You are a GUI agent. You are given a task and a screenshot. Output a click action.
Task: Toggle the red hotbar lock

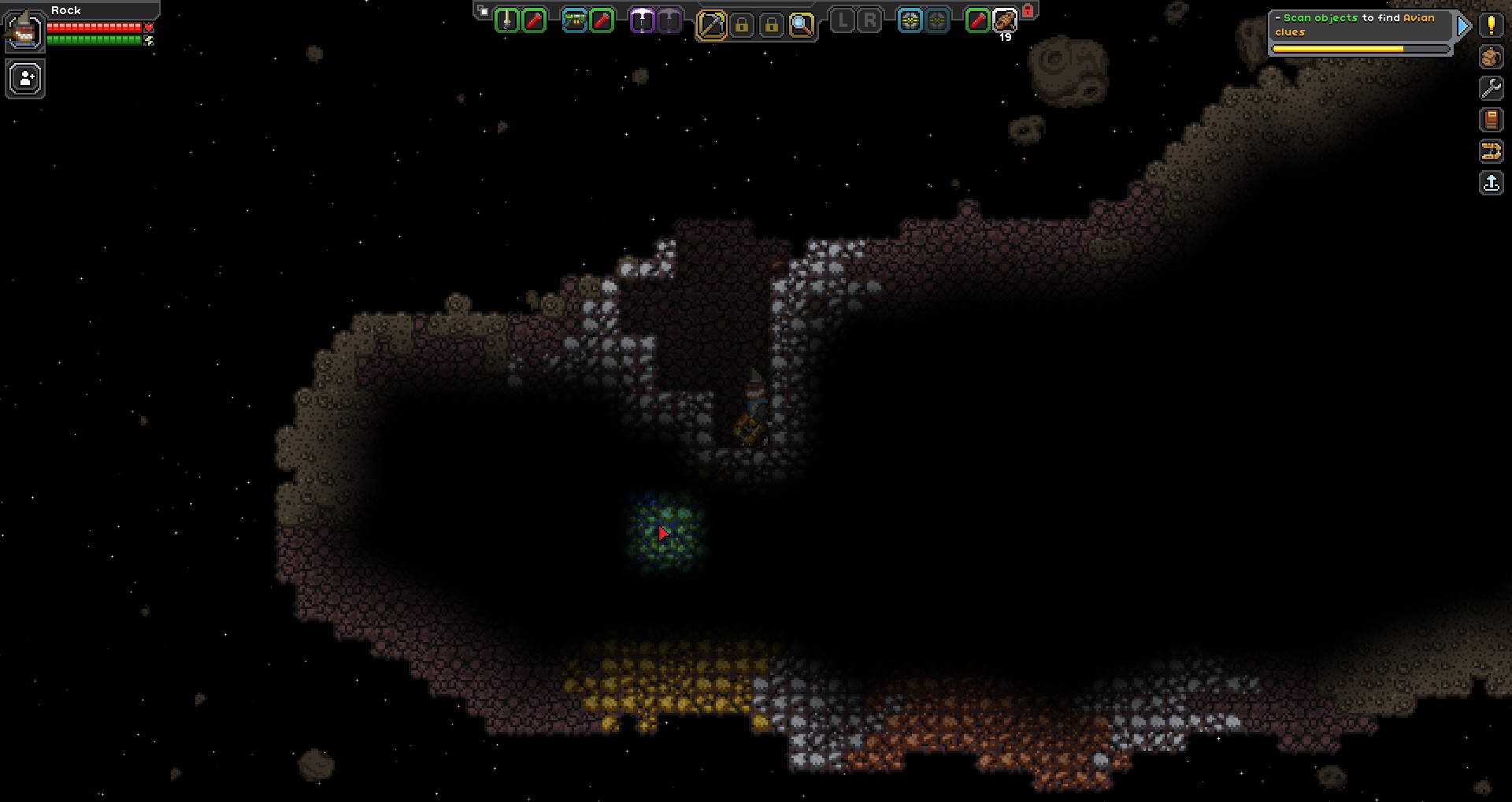click(x=1028, y=10)
